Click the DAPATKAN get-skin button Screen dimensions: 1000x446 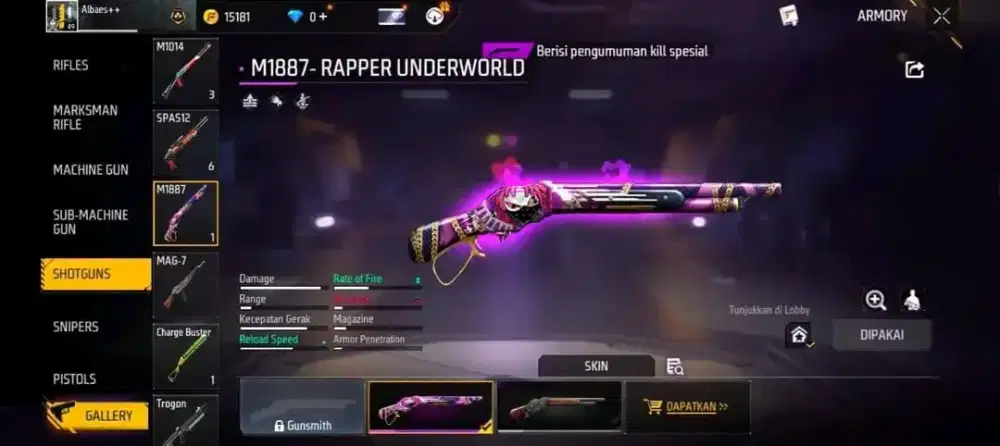click(687, 407)
